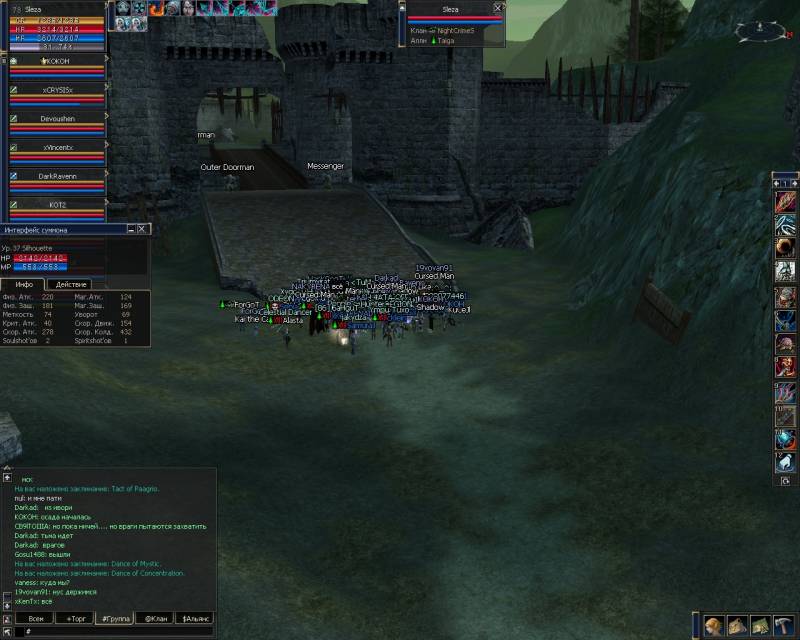Select party member KOKOH
The image size is (800, 640).
tap(56, 61)
